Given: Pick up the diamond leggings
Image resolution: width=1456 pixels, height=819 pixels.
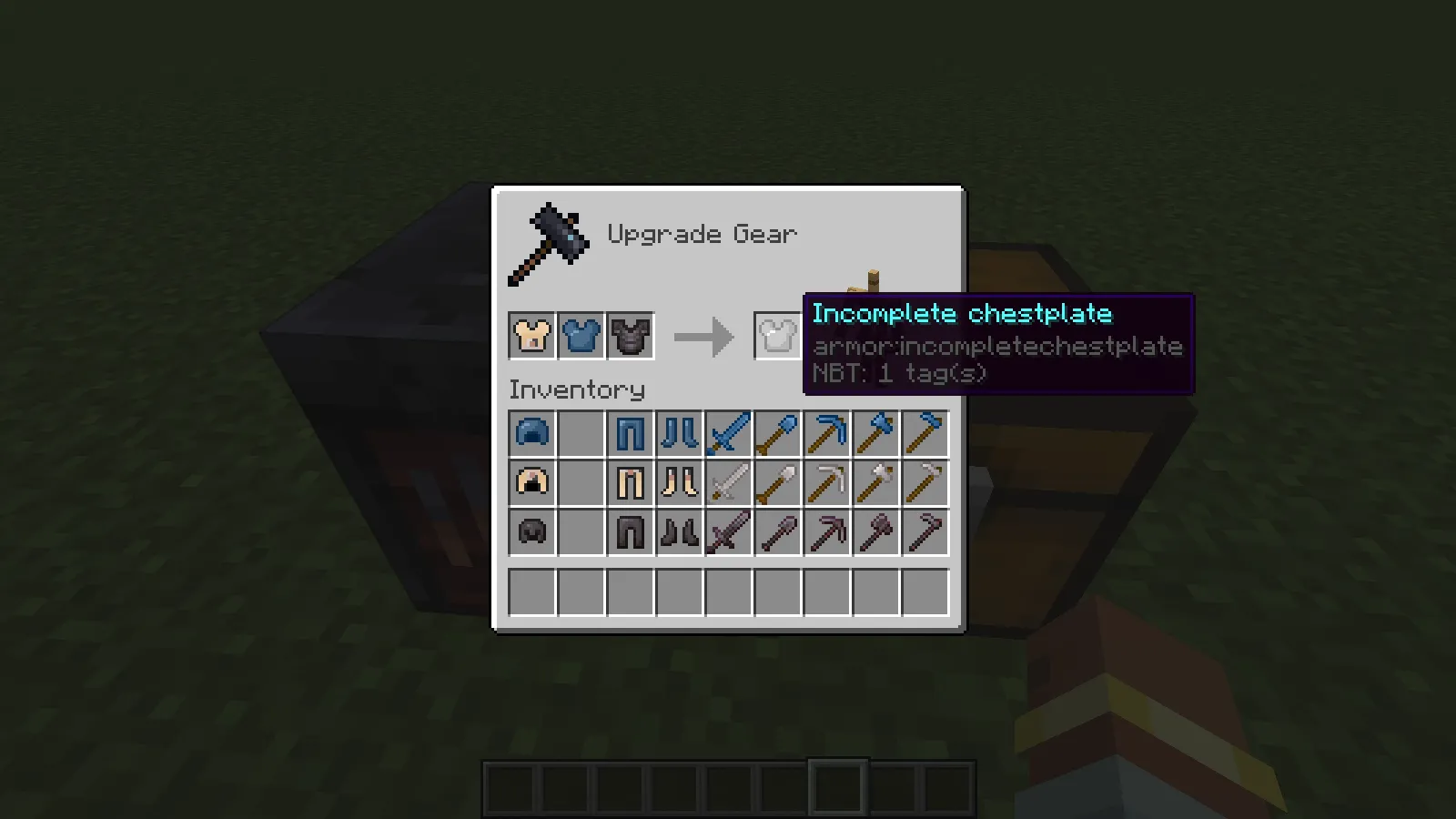Looking at the screenshot, I should pyautogui.click(x=631, y=433).
